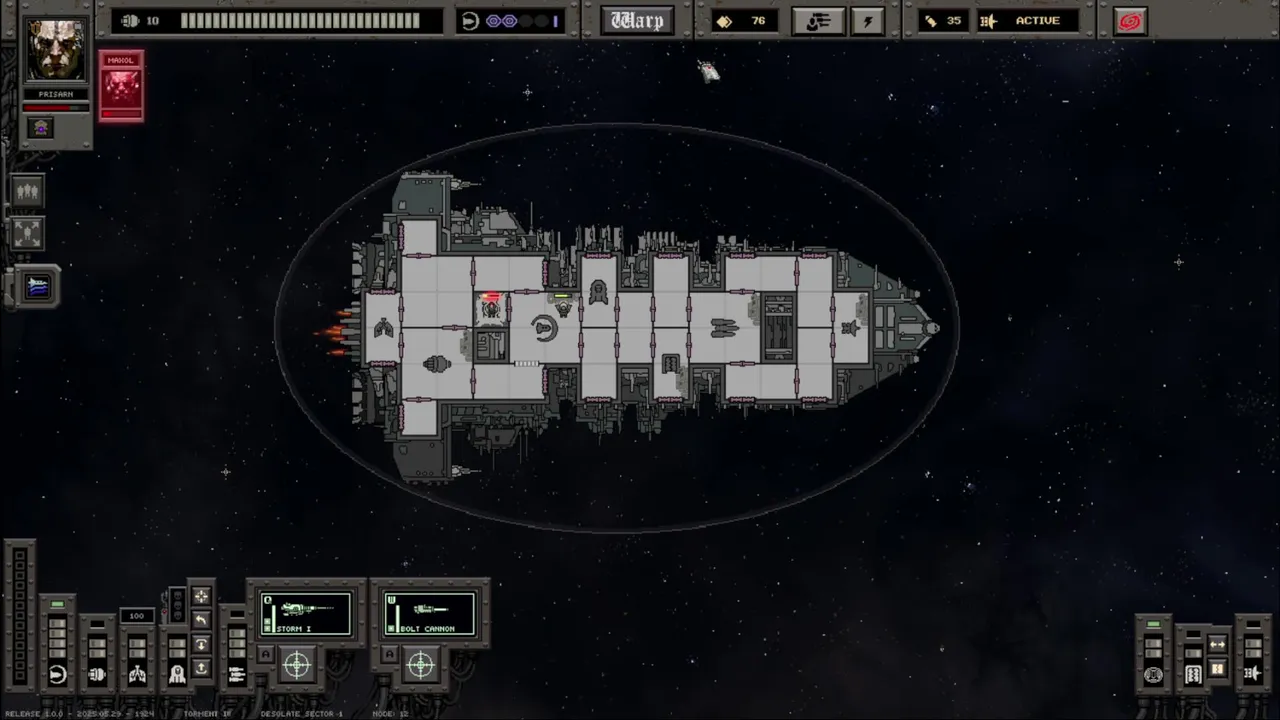Click the oxygen lungs system icon
This screenshot has width=1280, height=720.
click(137, 675)
